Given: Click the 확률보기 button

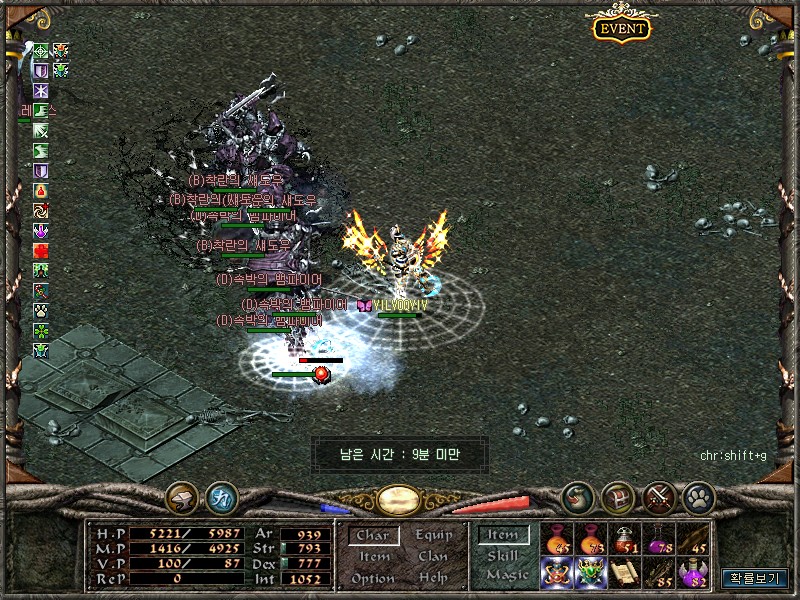Looking at the screenshot, I should click(755, 578).
